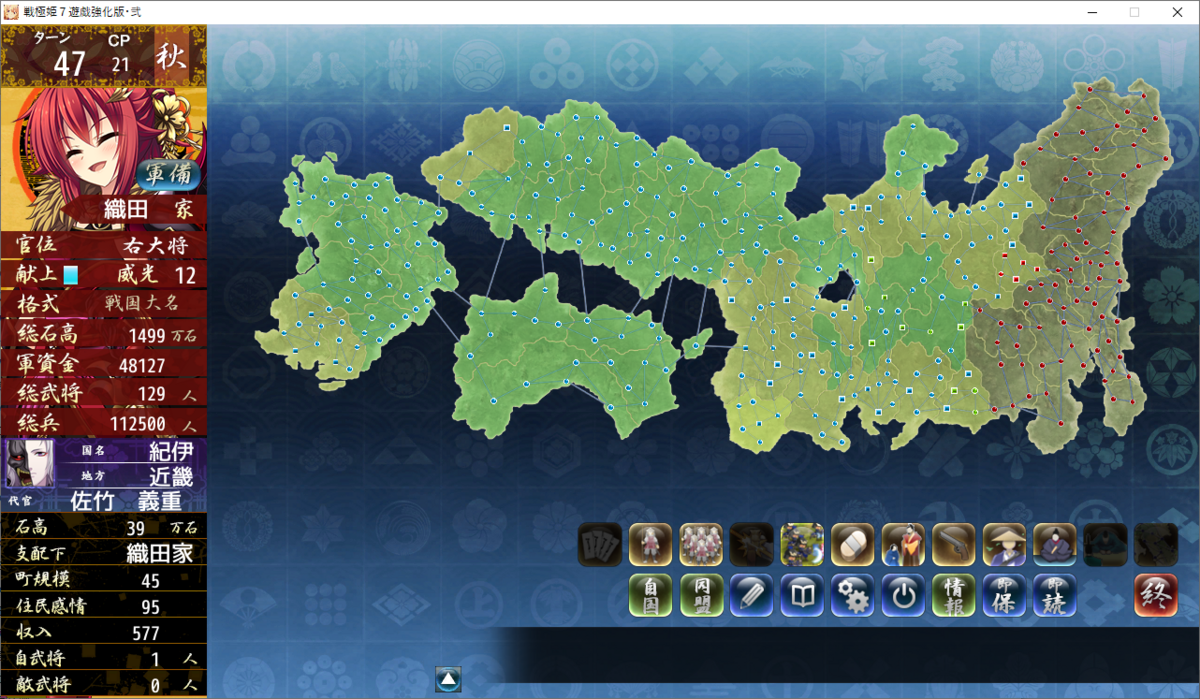Open the army battle formation icon
This screenshot has height=699, width=1200.
802,545
